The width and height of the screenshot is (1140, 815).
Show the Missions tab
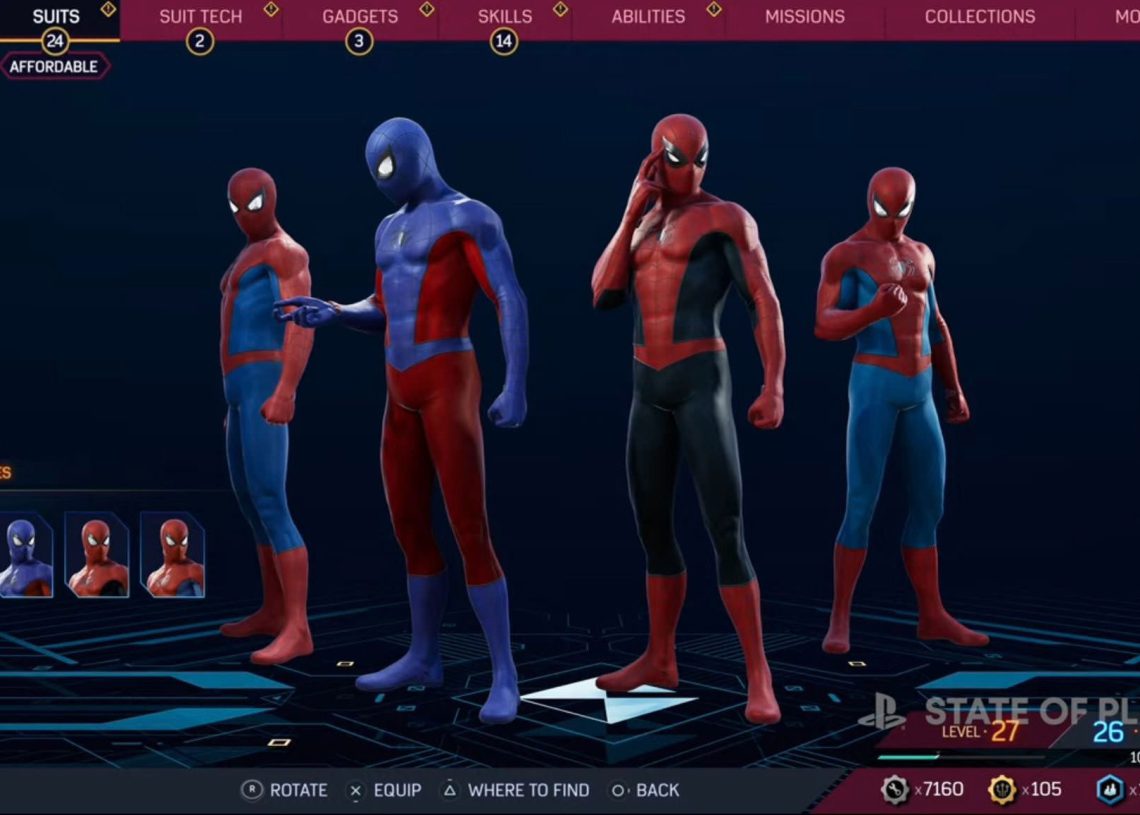(804, 17)
